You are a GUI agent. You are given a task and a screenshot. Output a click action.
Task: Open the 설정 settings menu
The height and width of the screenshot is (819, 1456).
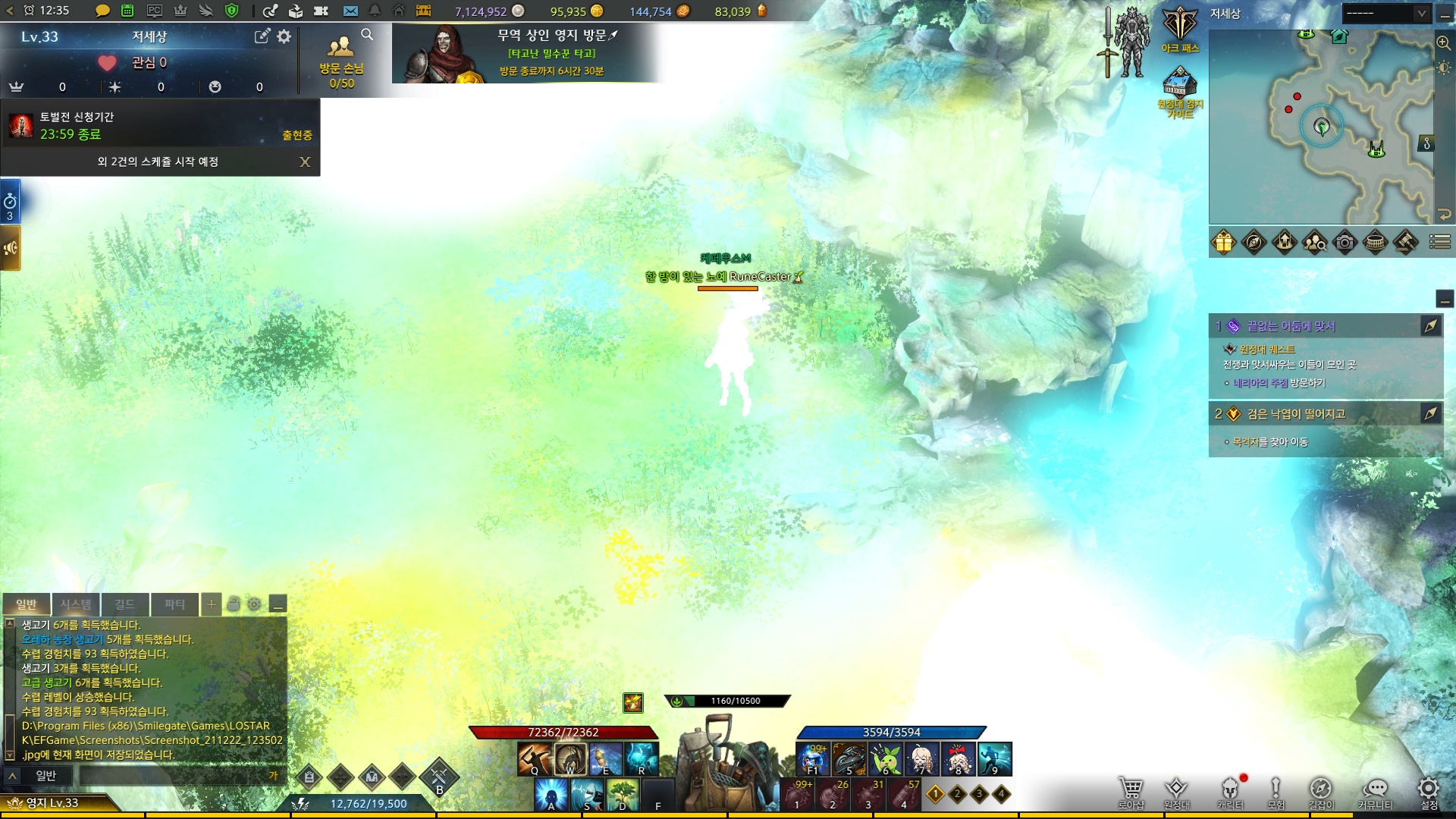[x=1429, y=791]
